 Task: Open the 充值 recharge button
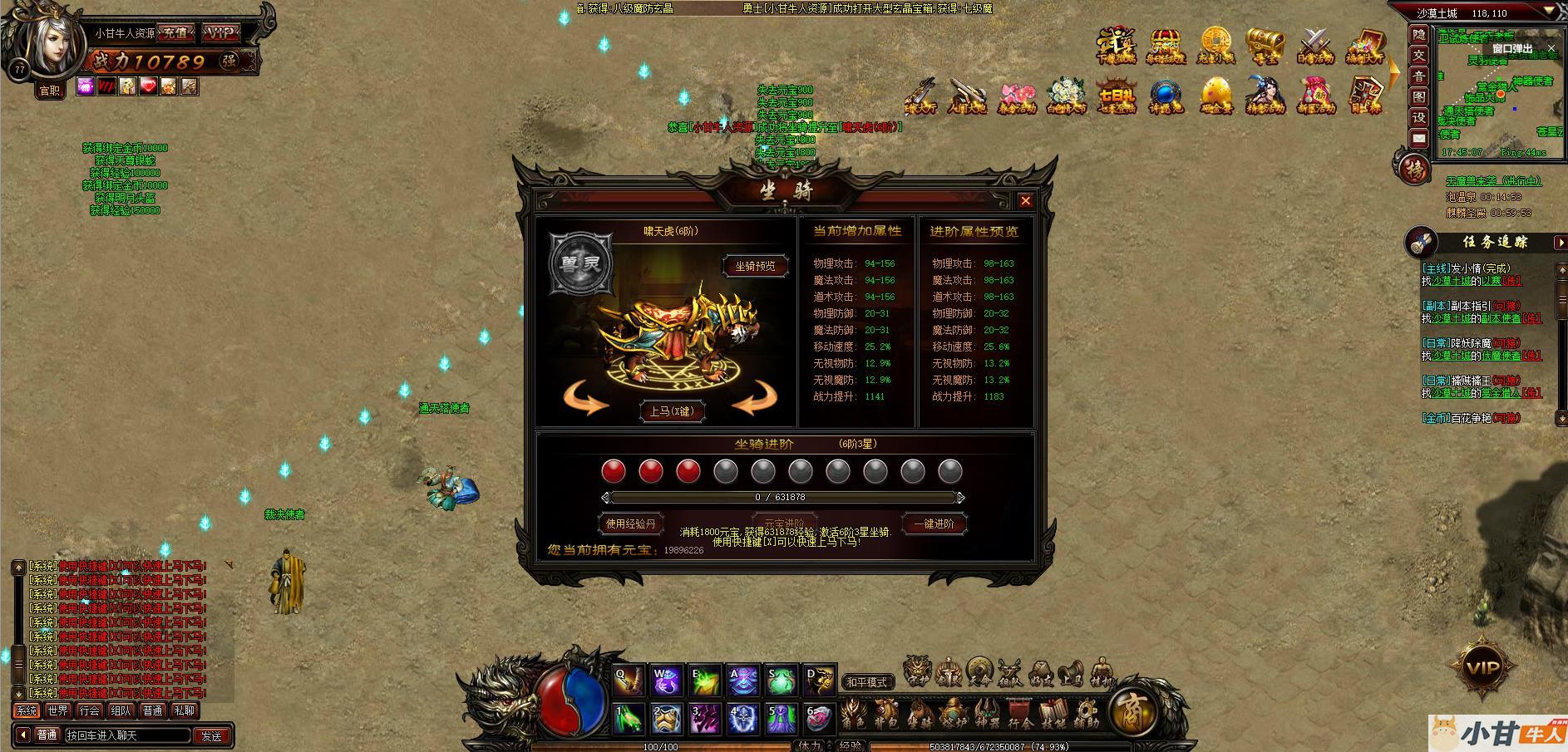click(175, 33)
